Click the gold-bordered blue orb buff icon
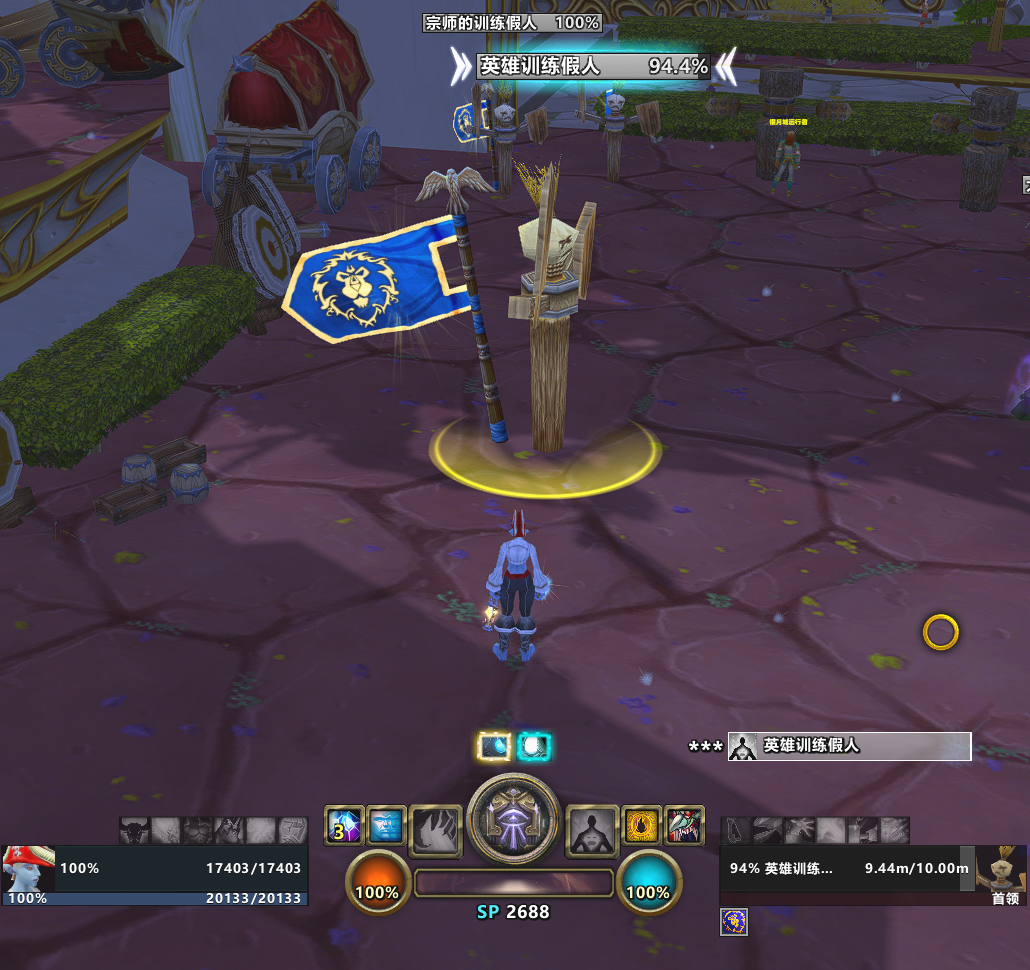 pos(495,746)
